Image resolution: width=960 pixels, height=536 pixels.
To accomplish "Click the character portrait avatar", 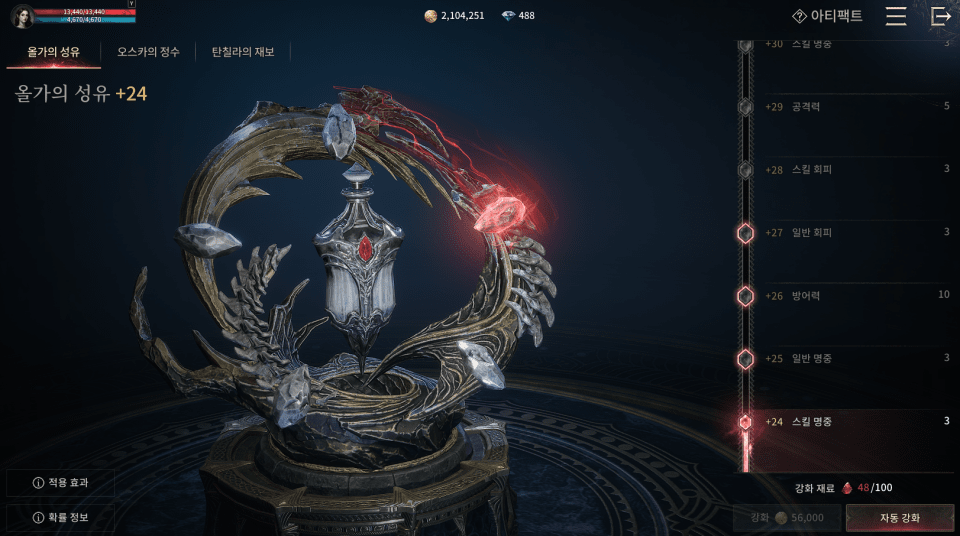I will (x=21, y=16).
